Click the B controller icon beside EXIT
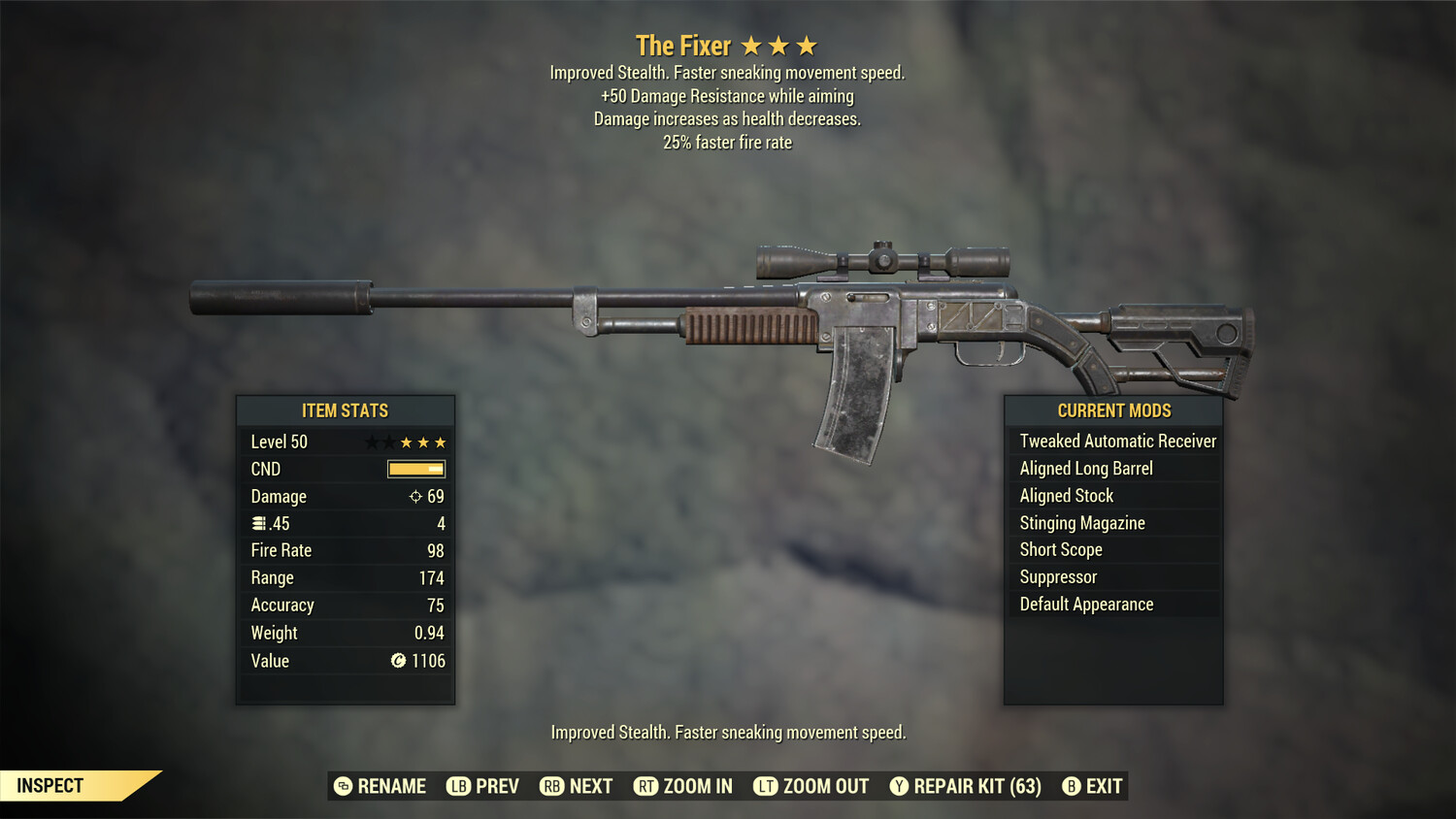 (x=1073, y=786)
